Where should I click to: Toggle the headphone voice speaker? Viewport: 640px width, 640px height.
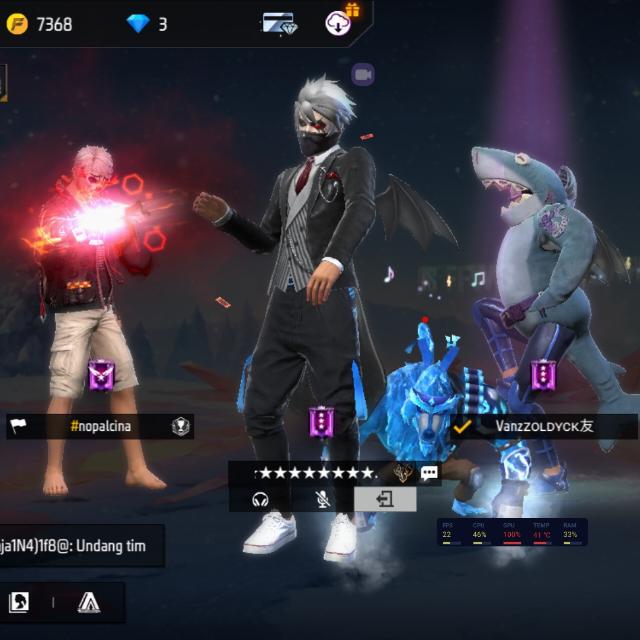[261, 499]
